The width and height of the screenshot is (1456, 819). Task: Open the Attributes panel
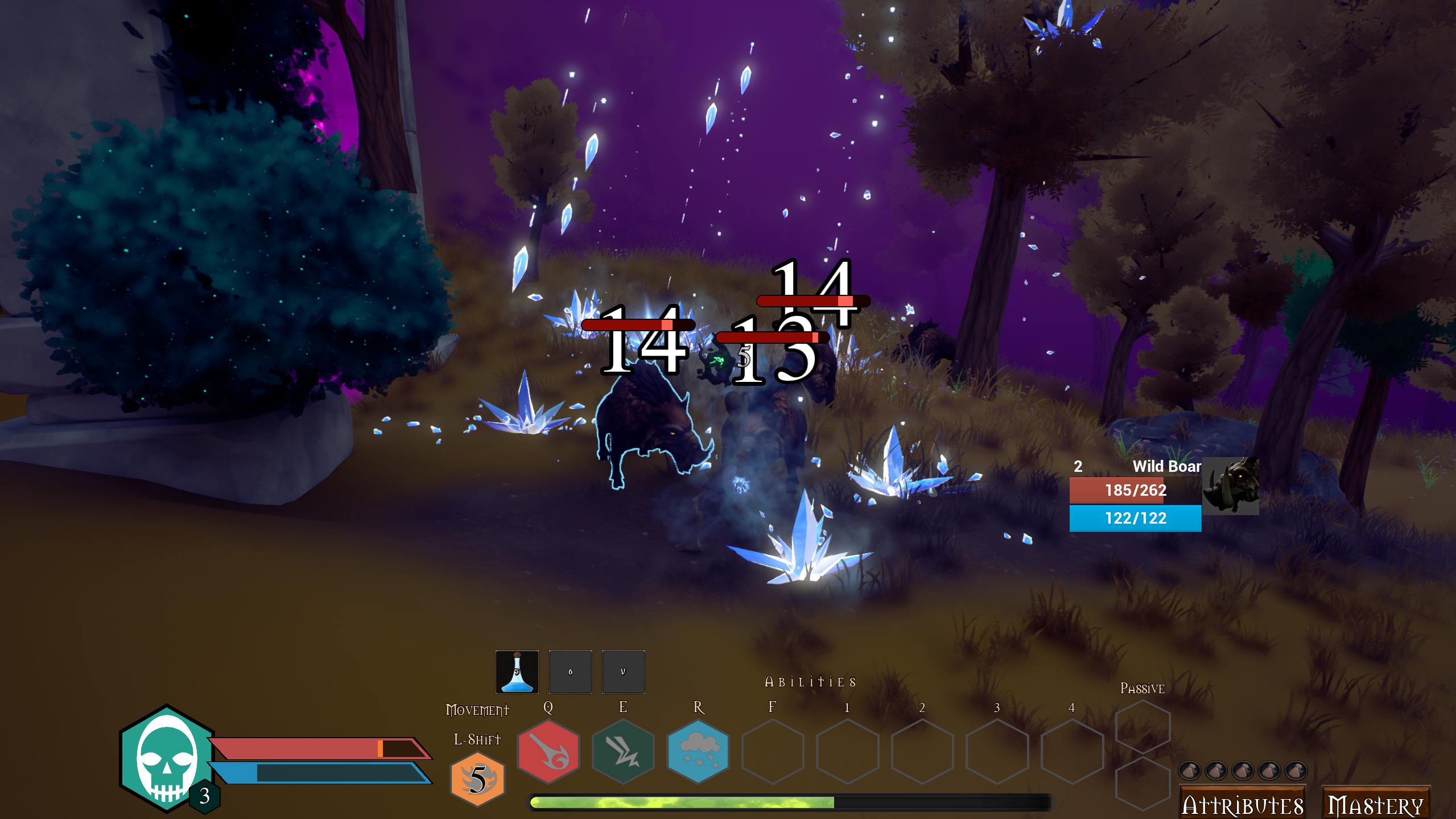(x=1243, y=805)
